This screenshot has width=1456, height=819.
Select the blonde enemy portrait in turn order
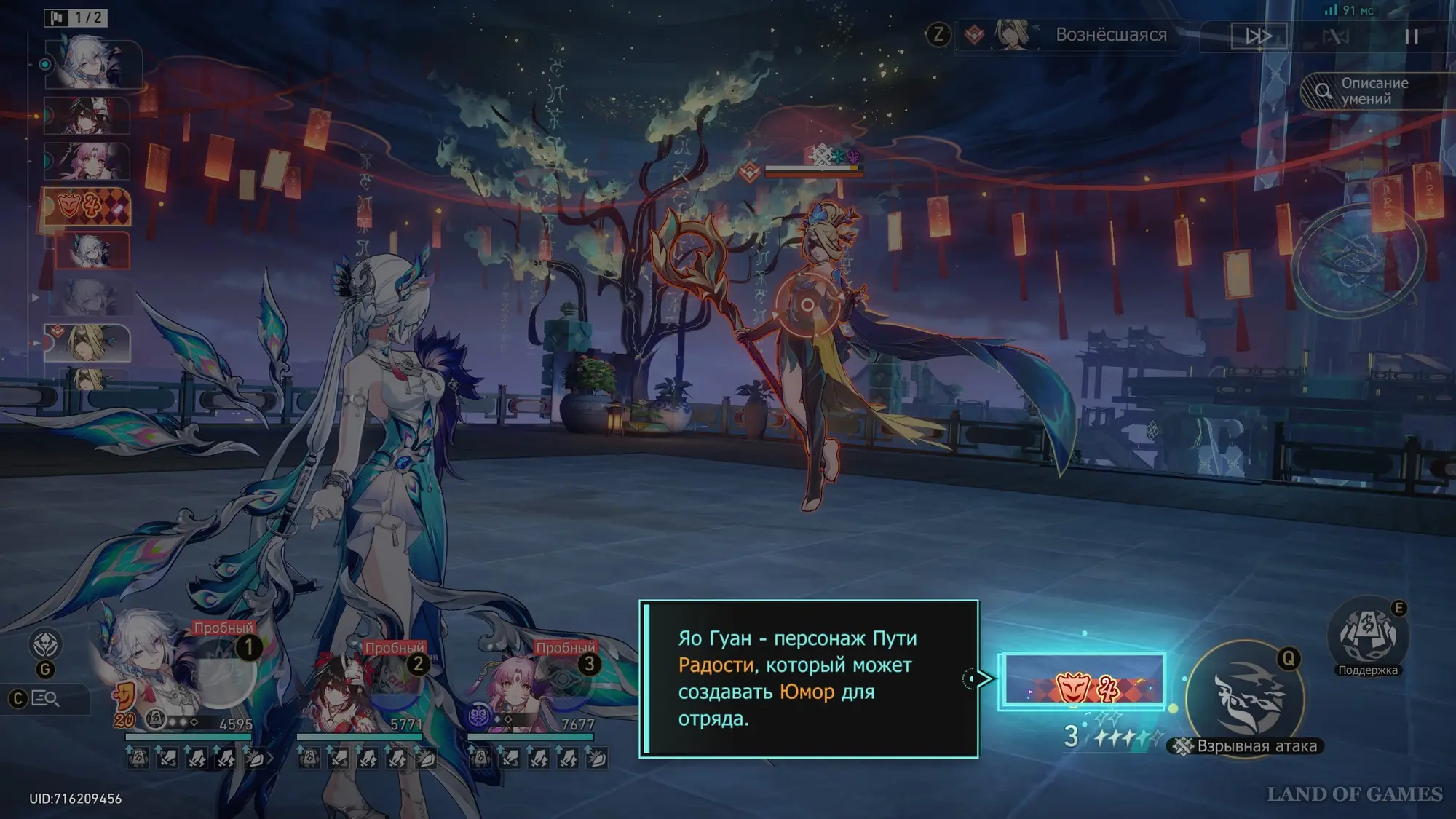pyautogui.click(x=87, y=343)
